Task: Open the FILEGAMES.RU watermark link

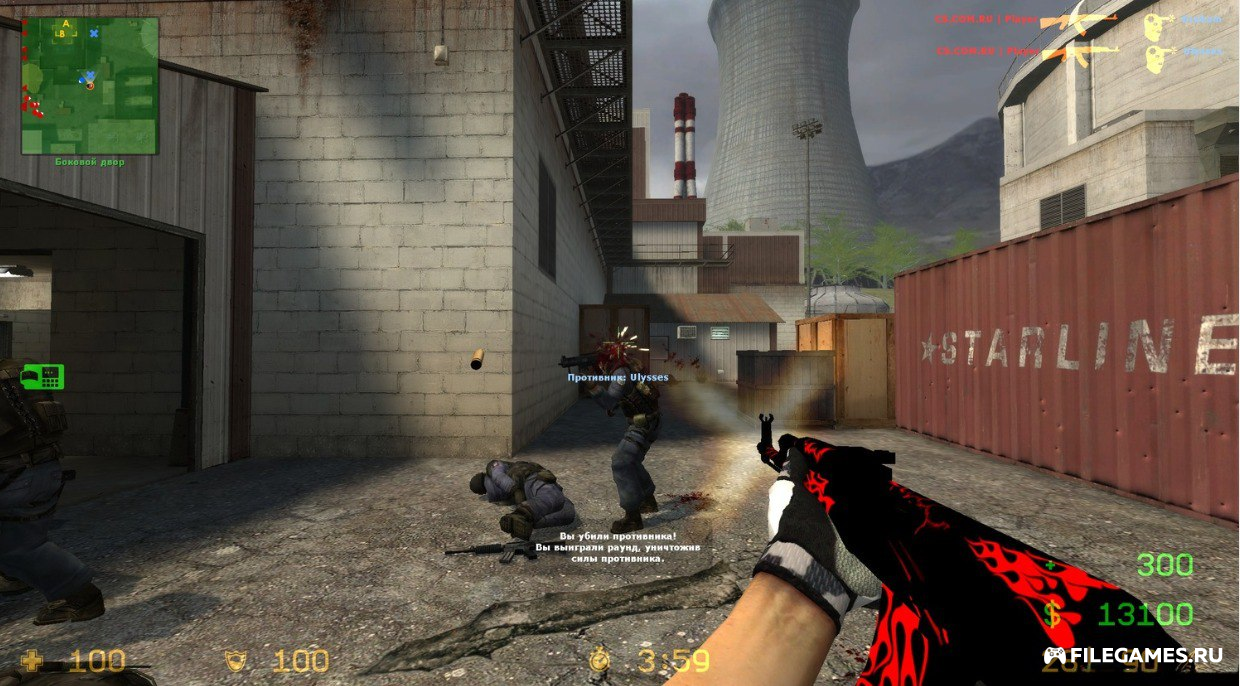Action: point(1132,656)
